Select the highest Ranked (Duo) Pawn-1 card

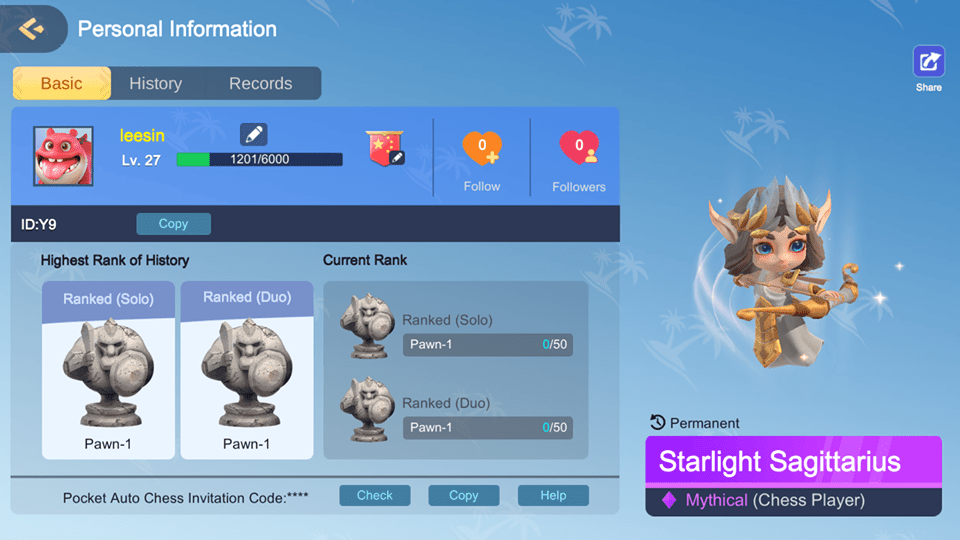tap(247, 370)
